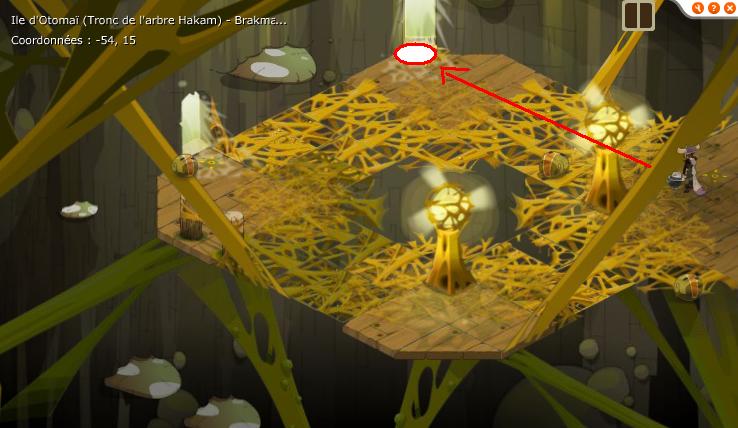Toggle the brown split-panel button
Screen dimensions: 738x428
point(637,15)
